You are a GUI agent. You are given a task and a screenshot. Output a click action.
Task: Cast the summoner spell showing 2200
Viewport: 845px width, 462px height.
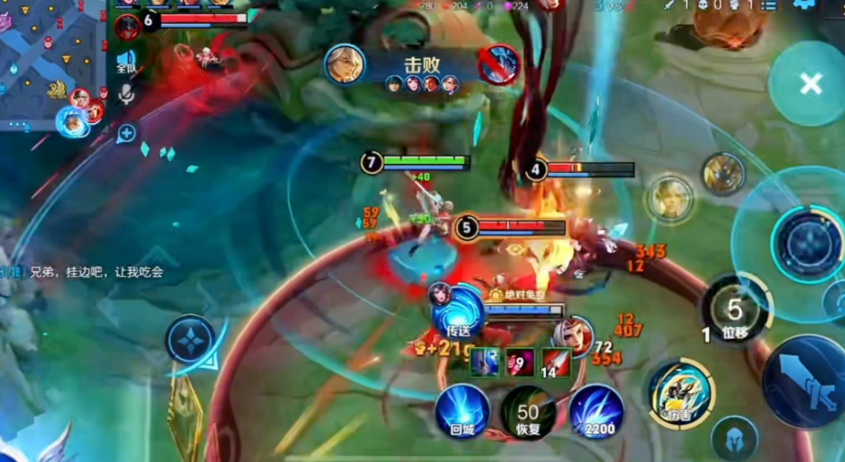[x=597, y=412]
